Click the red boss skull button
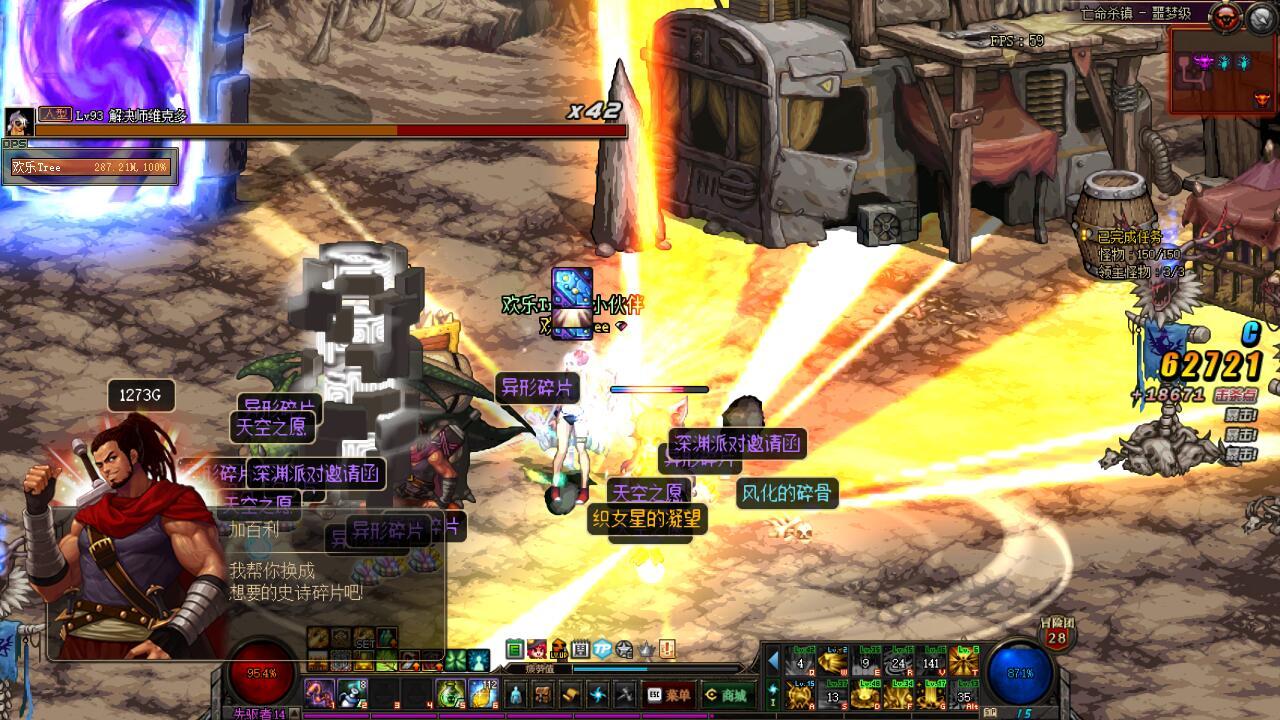 pyautogui.click(x=1224, y=17)
